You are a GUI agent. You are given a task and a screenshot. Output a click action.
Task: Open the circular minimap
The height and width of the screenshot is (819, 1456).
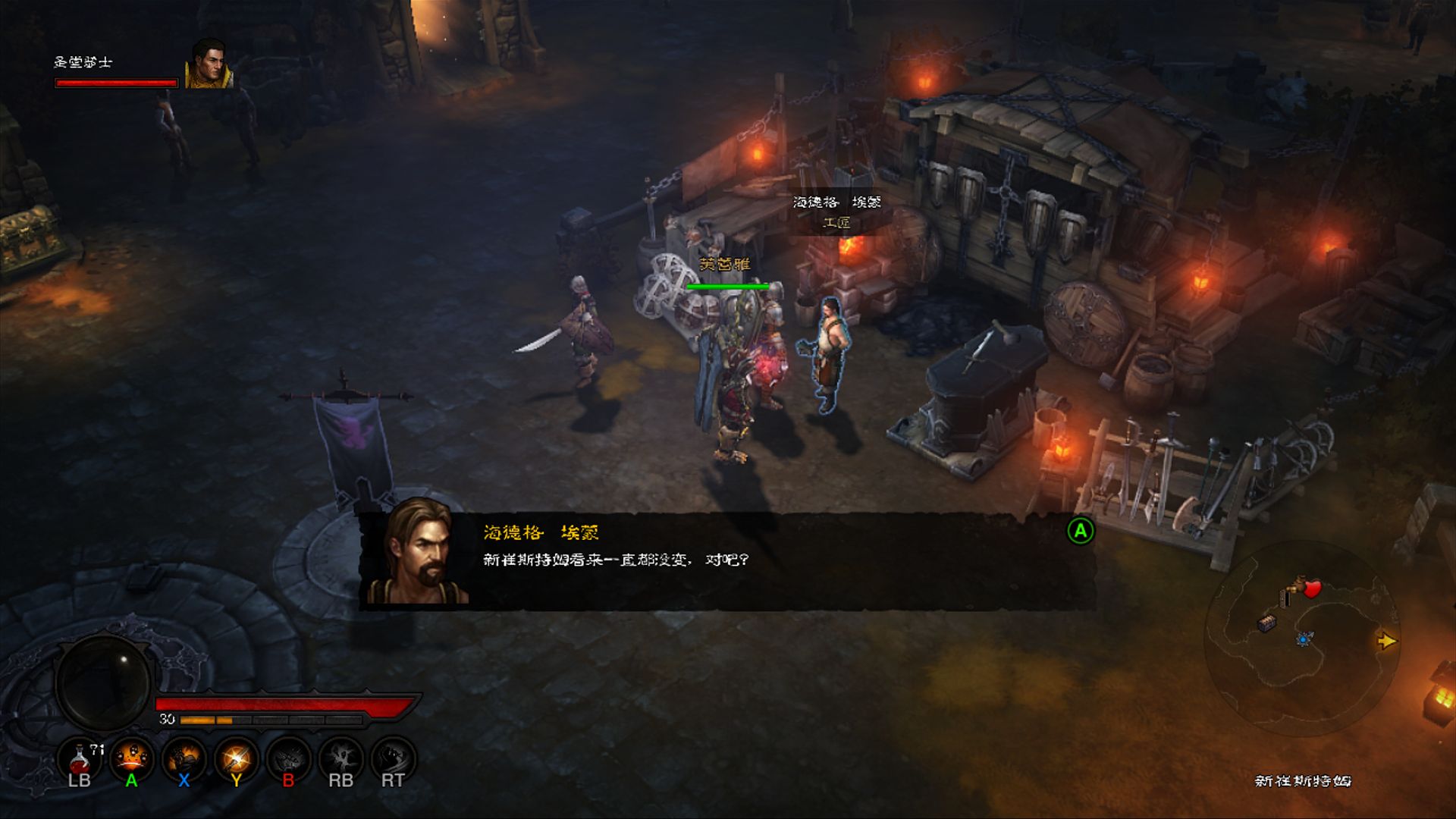pyautogui.click(x=1301, y=637)
